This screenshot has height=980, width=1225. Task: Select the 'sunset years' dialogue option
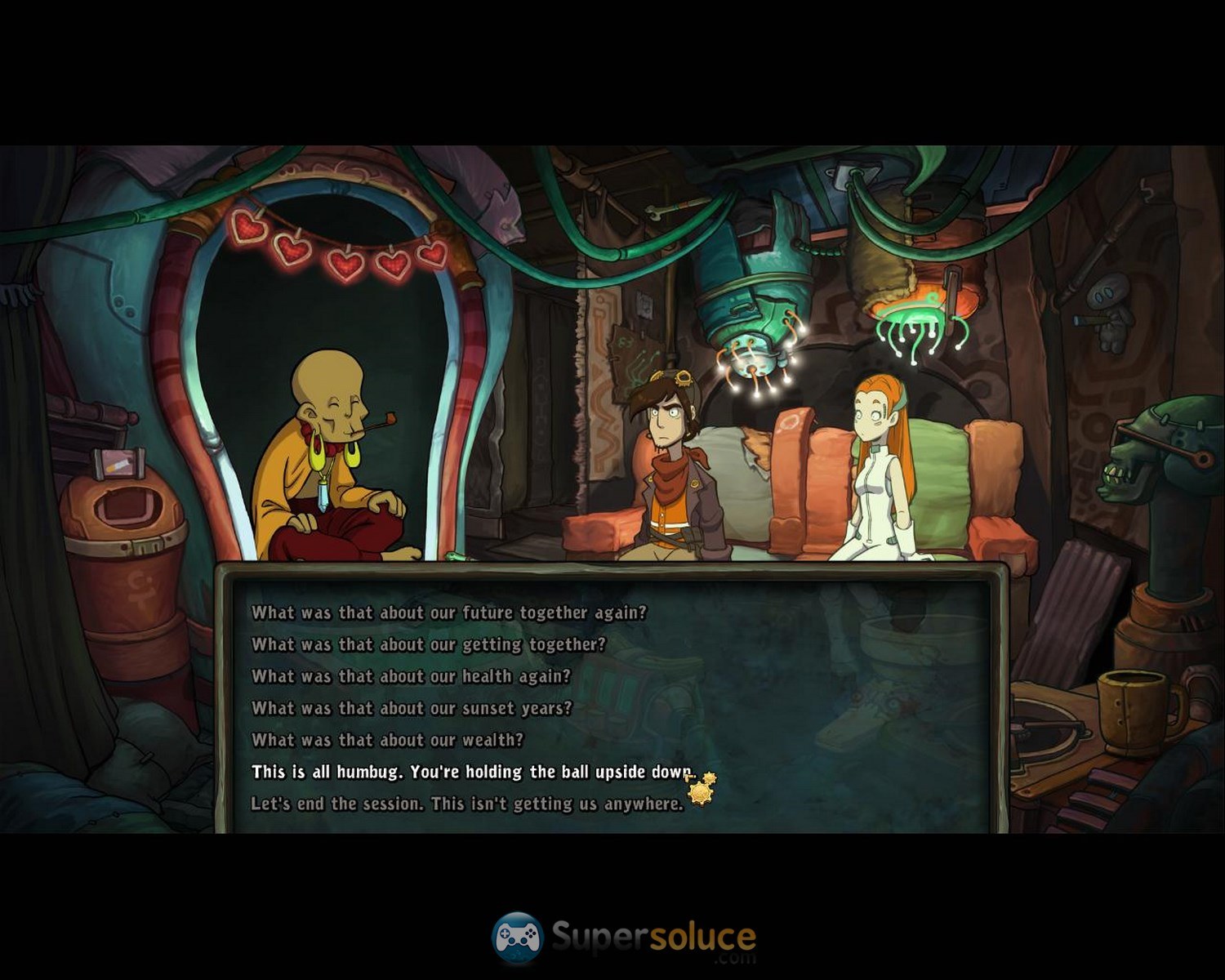coord(412,708)
